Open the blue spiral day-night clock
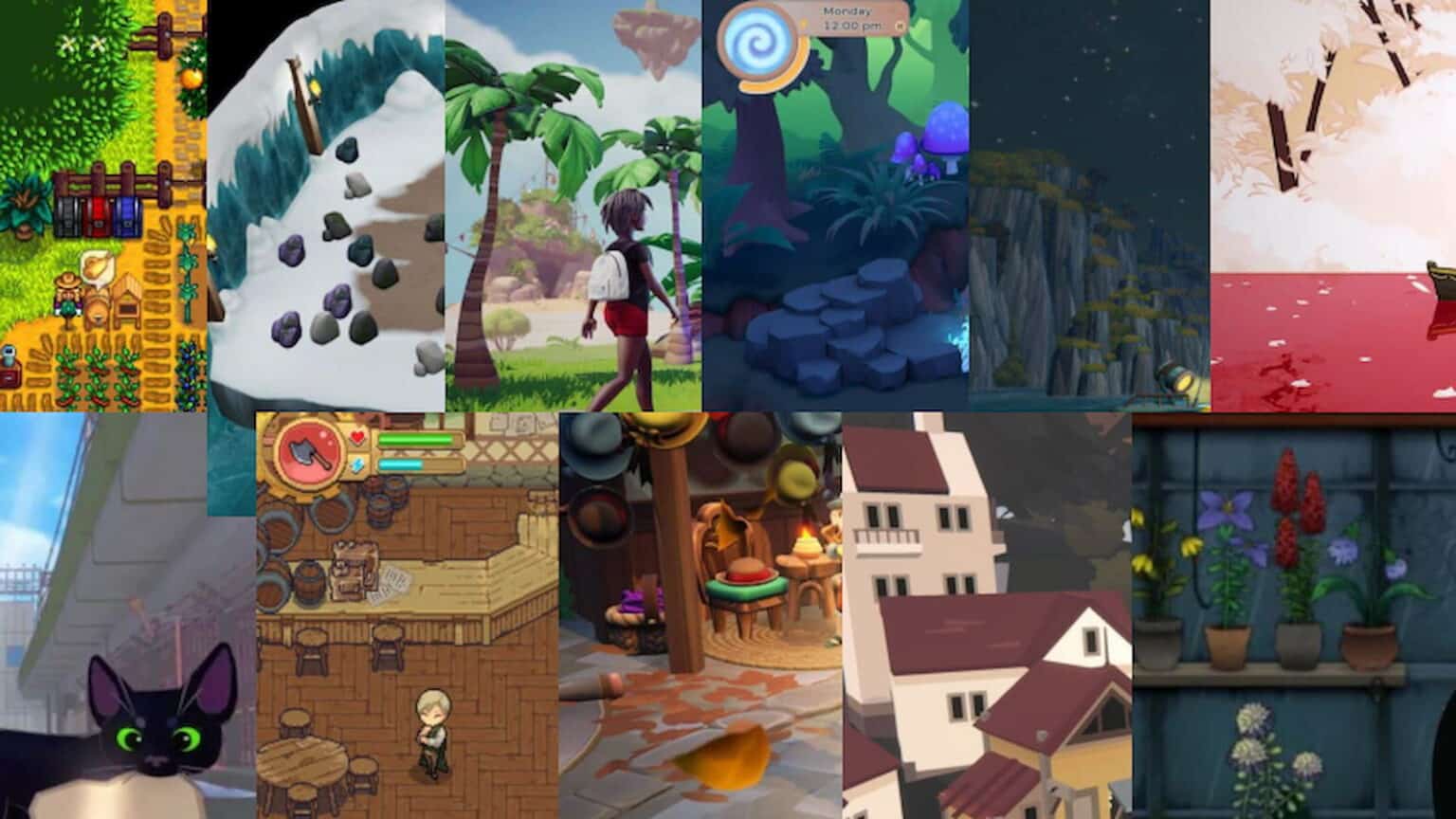This screenshot has height=819, width=1456. 758,40
